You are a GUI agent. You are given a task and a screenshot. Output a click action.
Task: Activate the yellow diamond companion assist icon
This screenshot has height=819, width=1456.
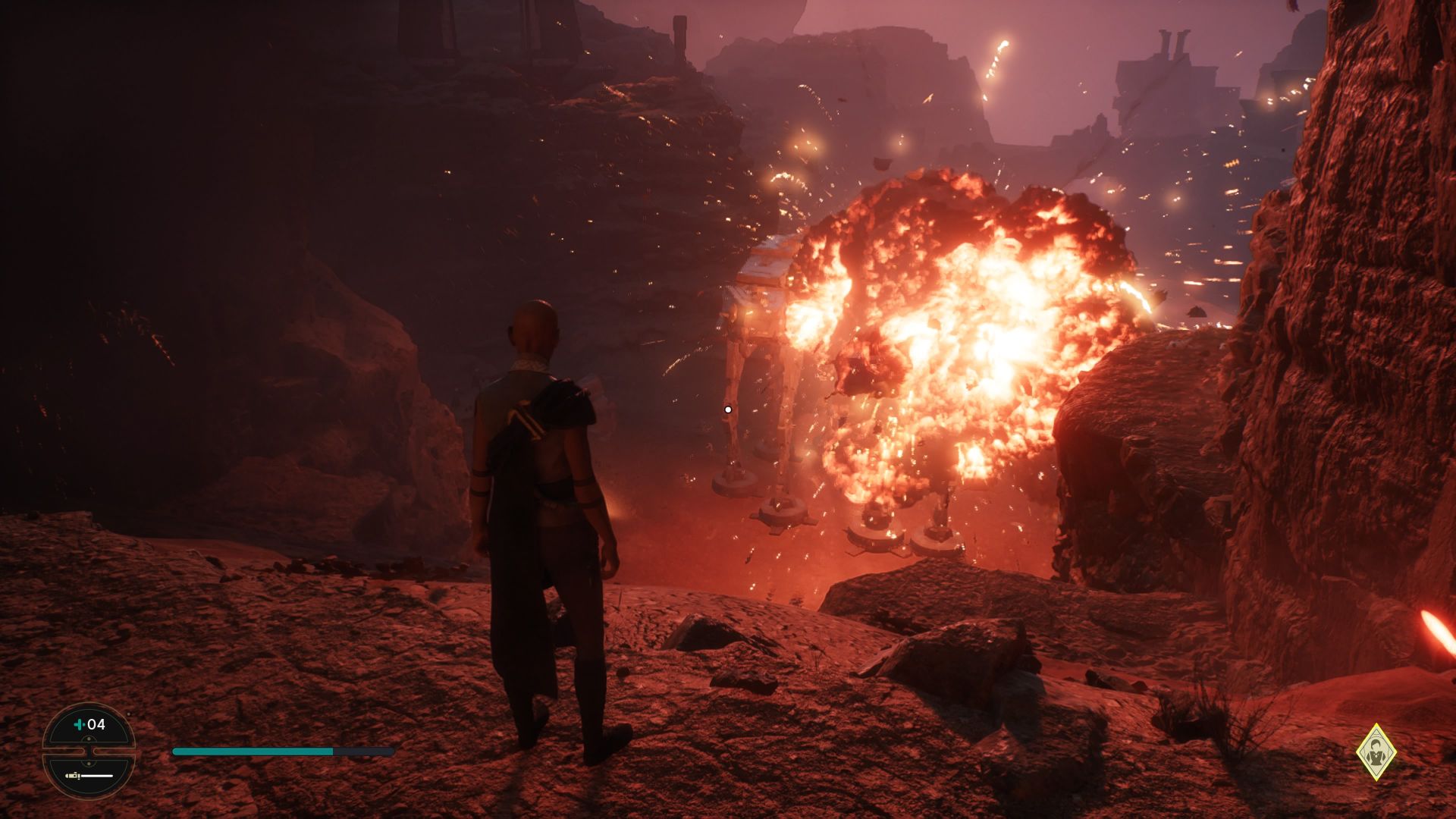[x=1376, y=752]
